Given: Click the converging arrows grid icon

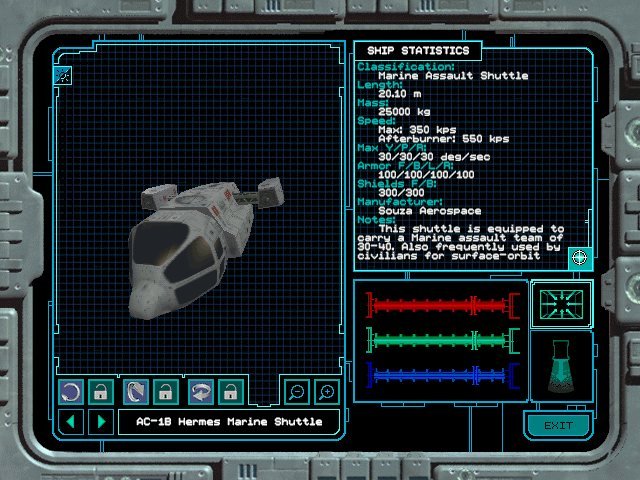Looking at the screenshot, I should (562, 304).
